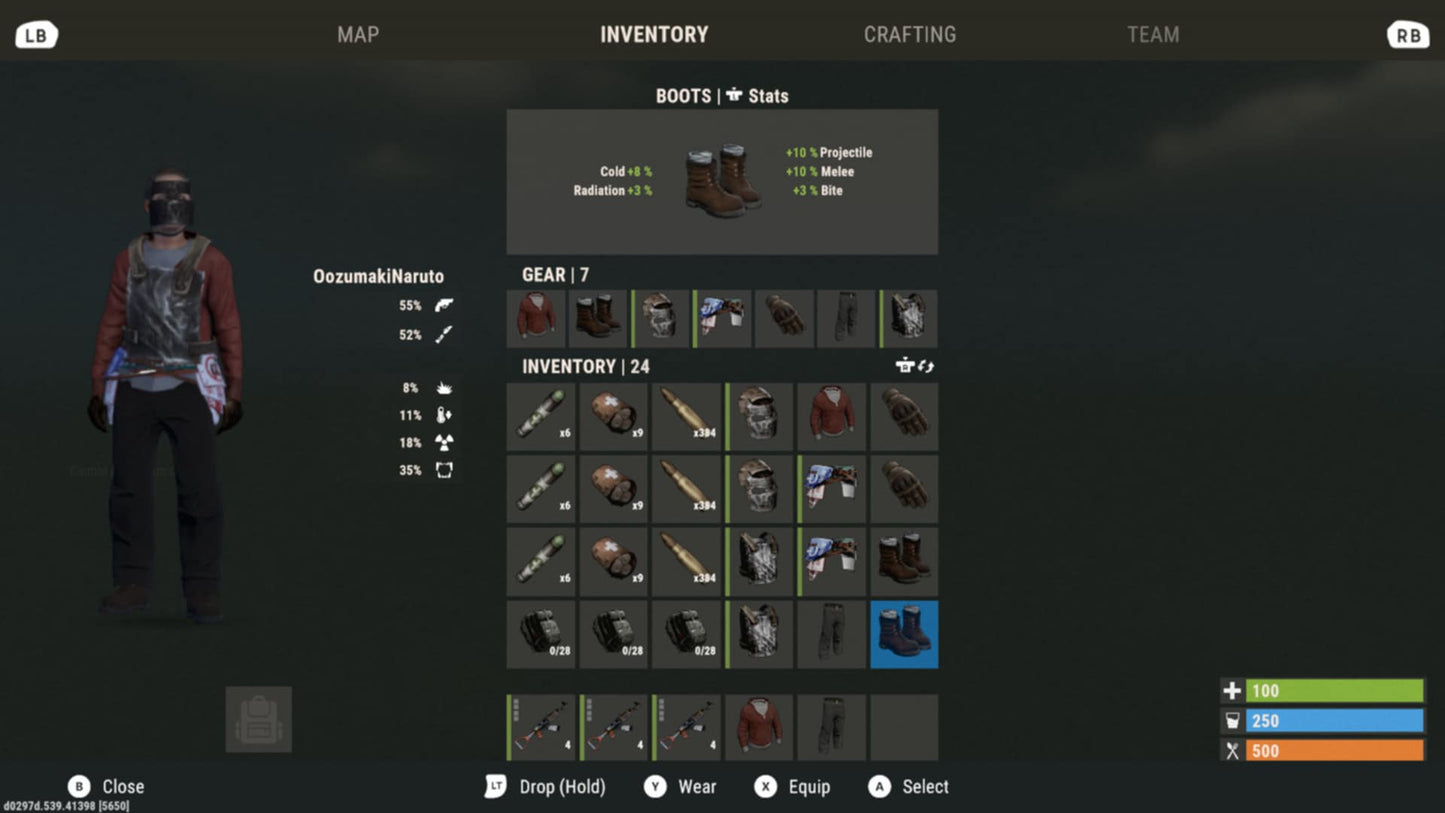Select the pants in the inventory grid

click(832, 634)
